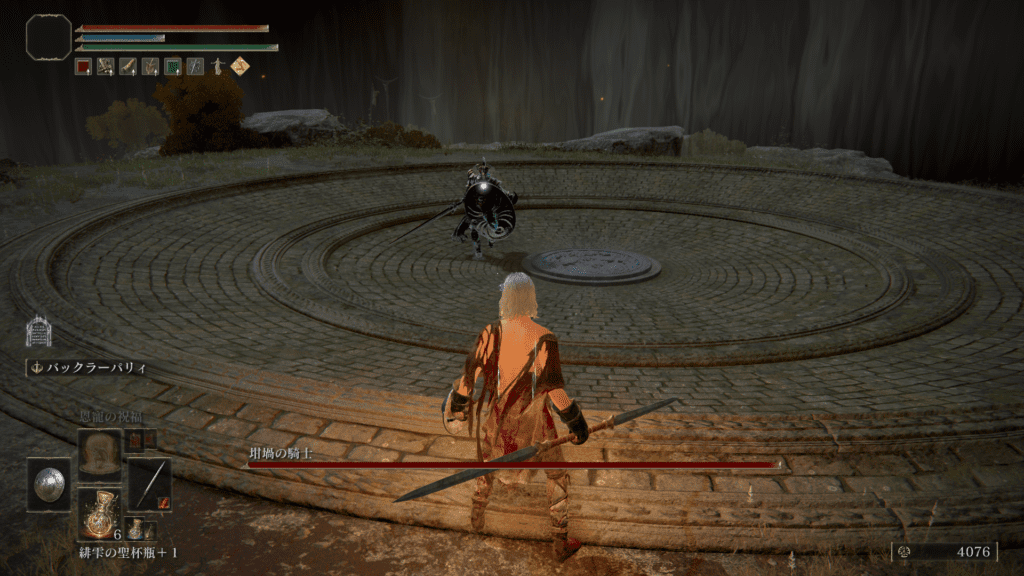Use the Flask of Crimson Tears slot
Screen dimensions: 1024x576
[99, 514]
